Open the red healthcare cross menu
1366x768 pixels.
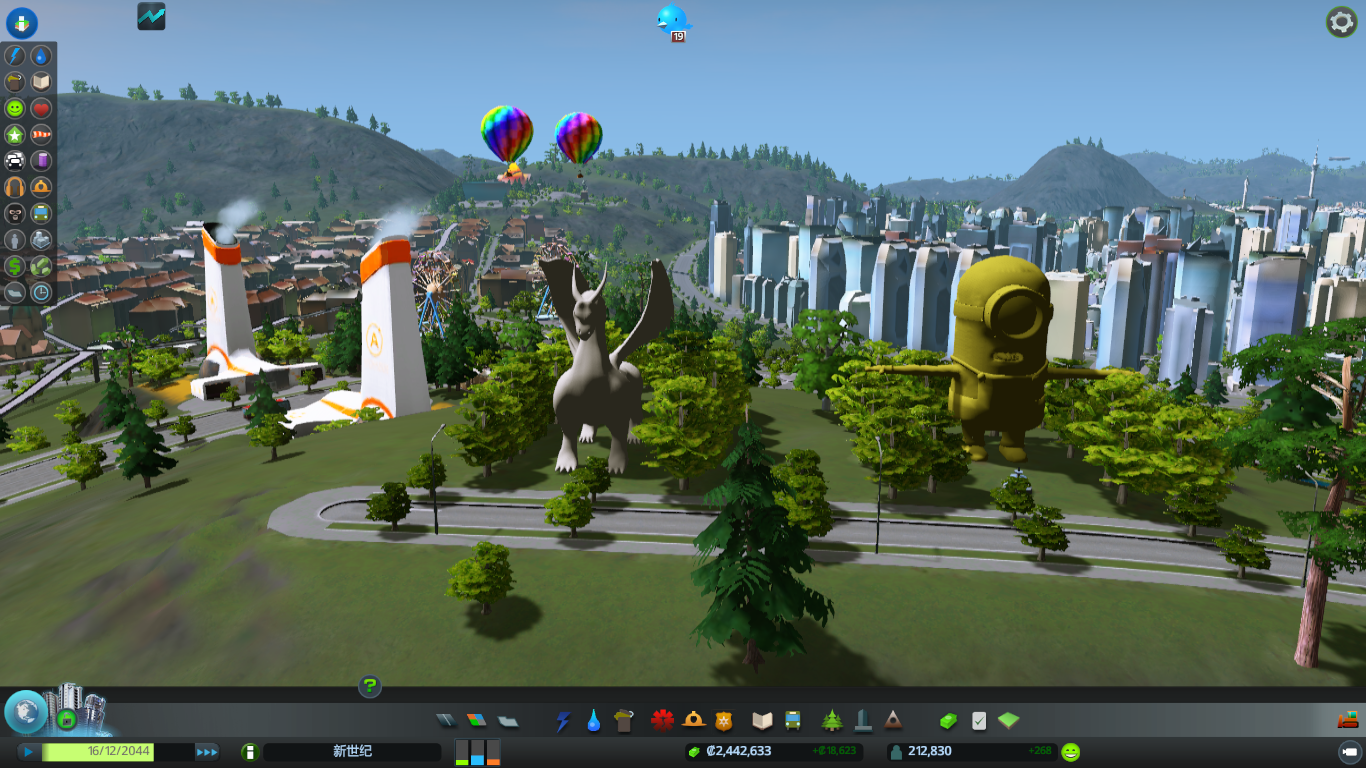(x=662, y=720)
